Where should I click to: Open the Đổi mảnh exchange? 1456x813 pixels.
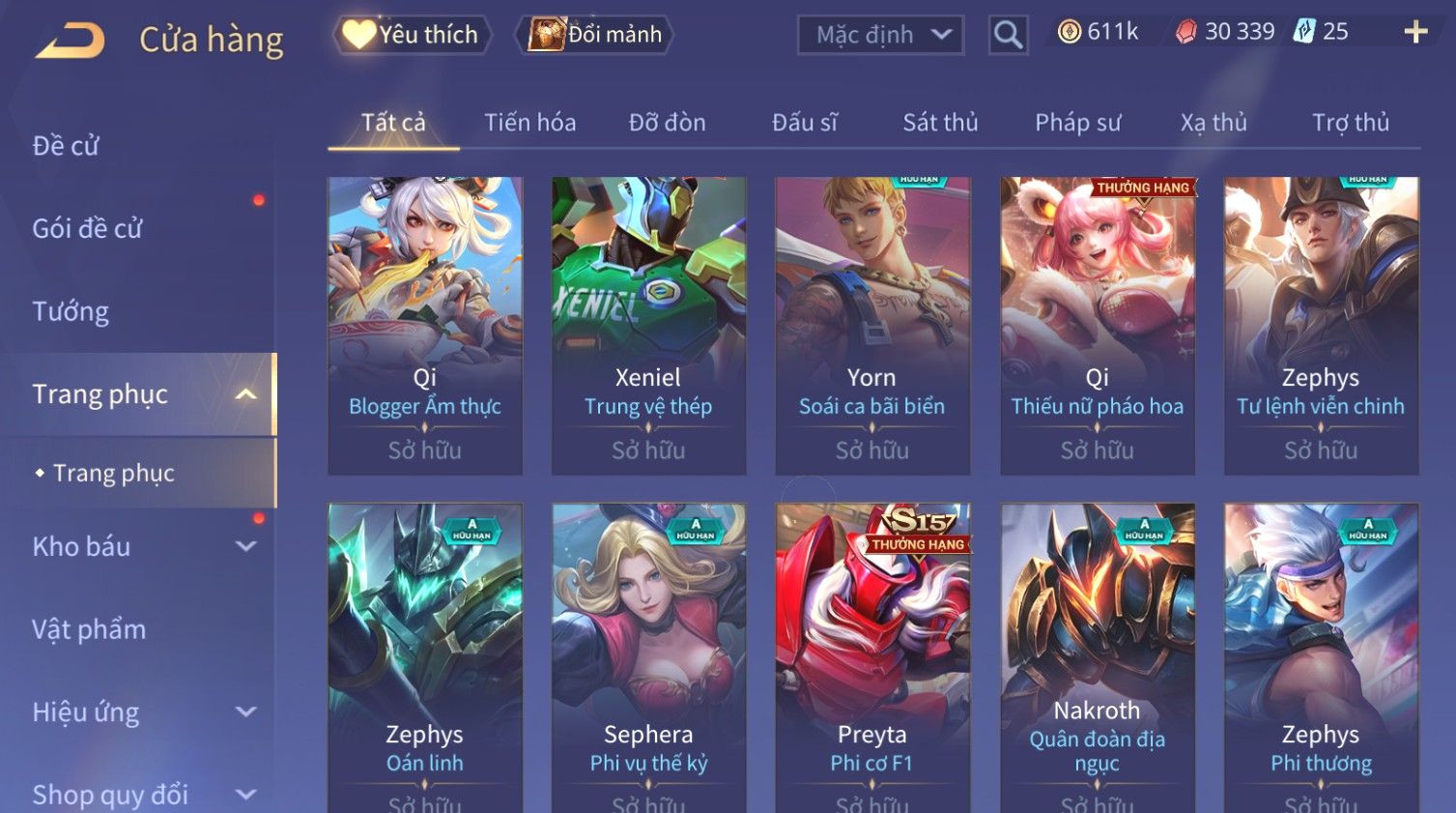596,35
